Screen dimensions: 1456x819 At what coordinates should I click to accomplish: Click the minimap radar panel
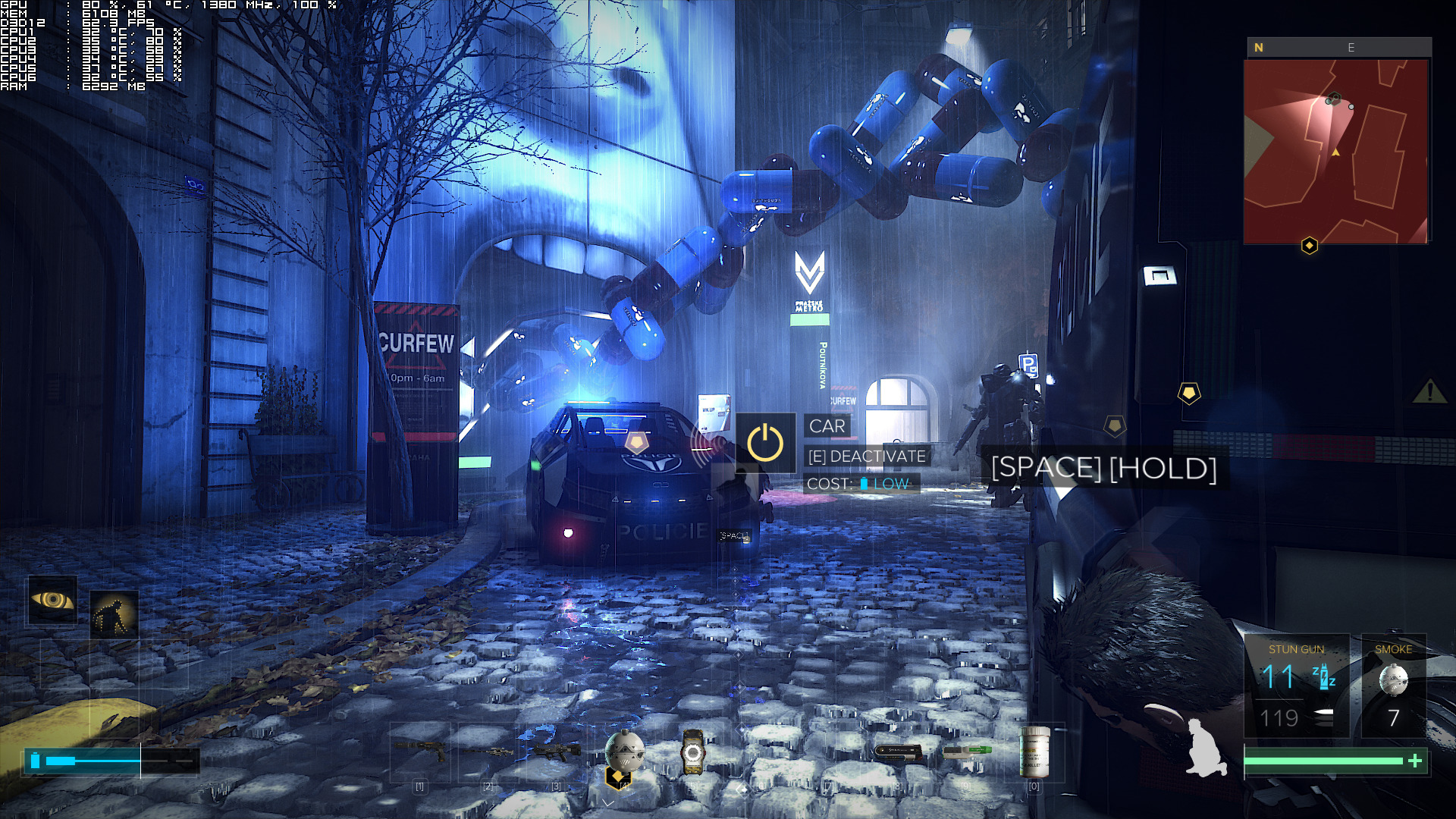(1335, 152)
